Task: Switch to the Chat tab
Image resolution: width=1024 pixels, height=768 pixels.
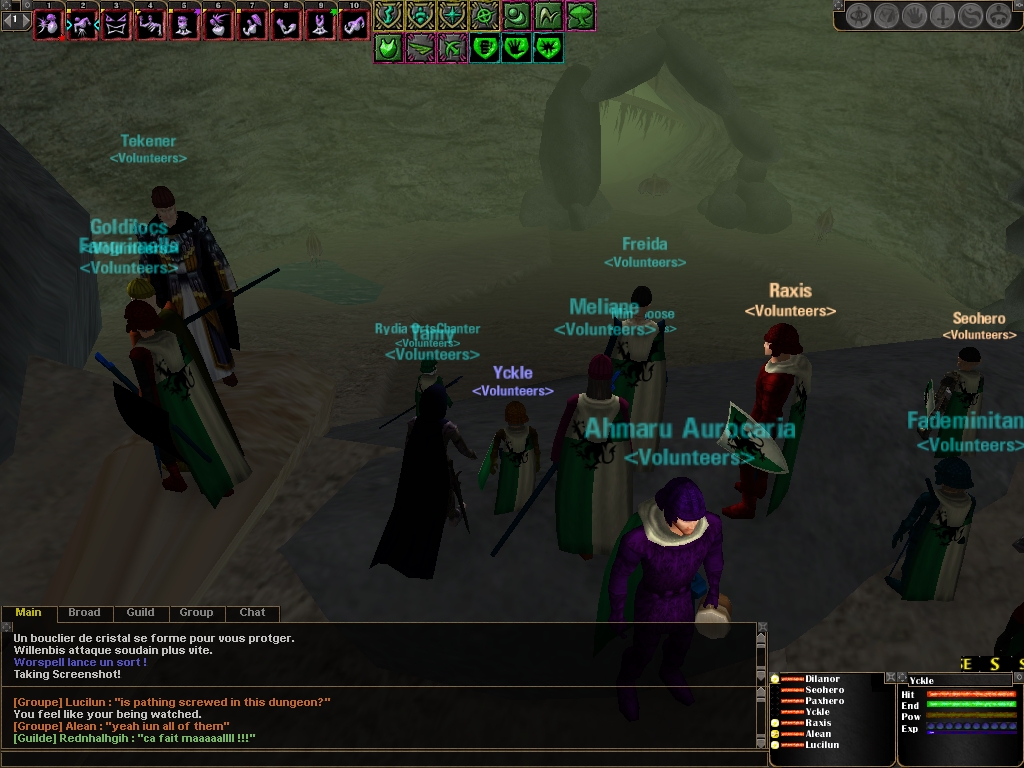Action: pos(252,613)
